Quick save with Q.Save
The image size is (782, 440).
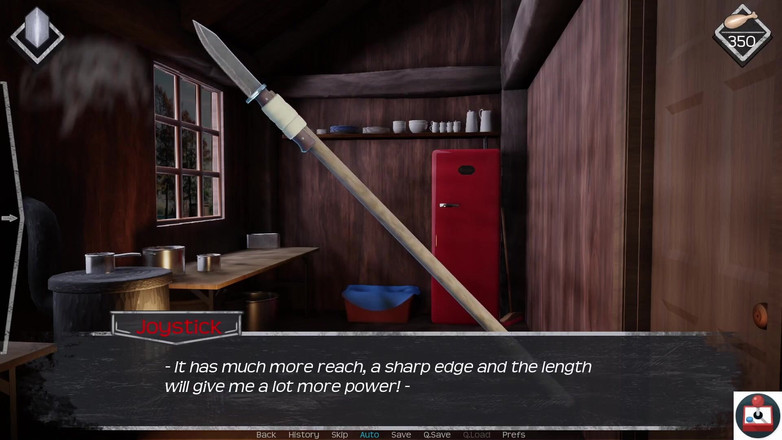click(x=437, y=434)
